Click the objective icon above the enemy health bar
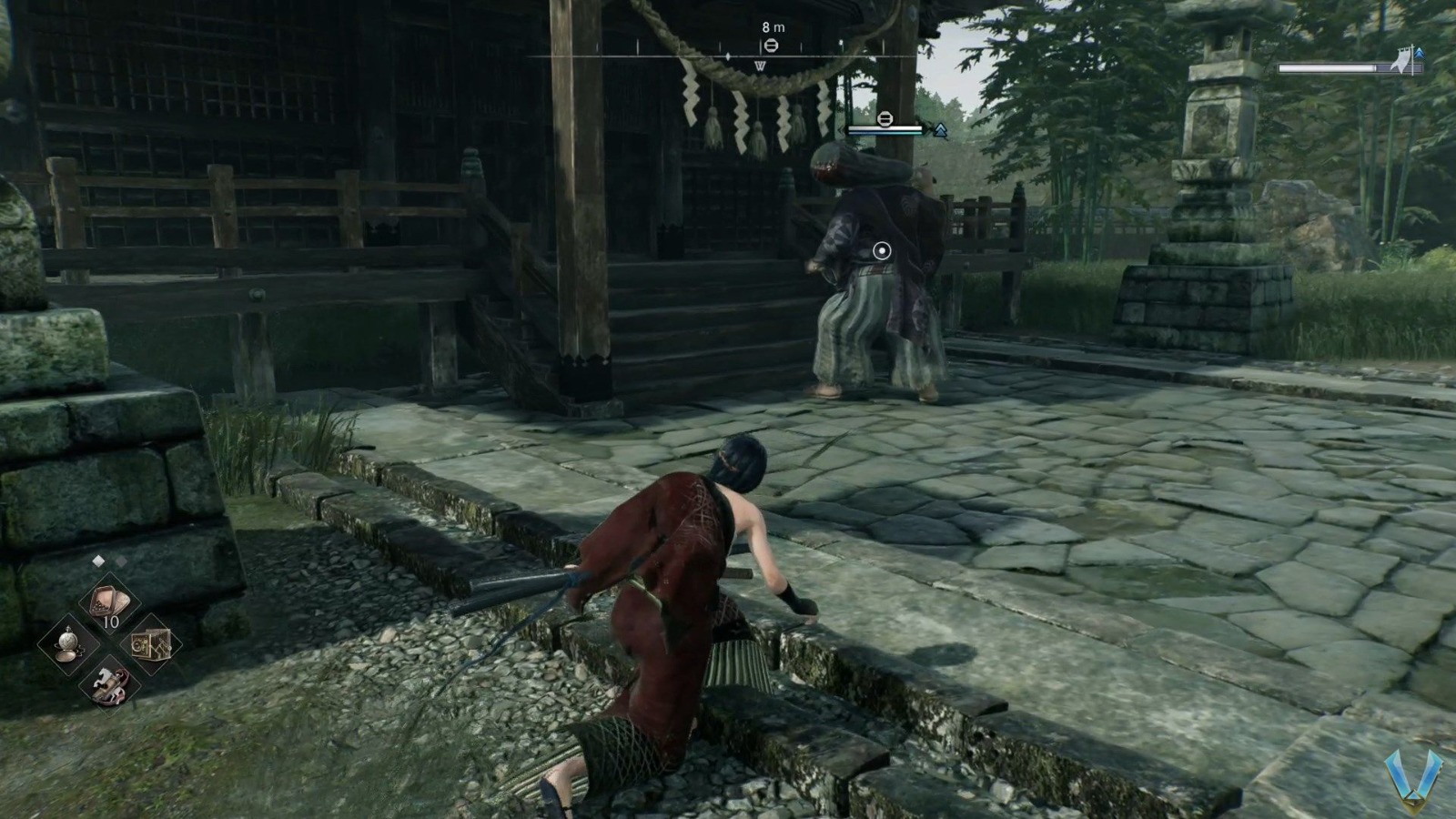Image resolution: width=1456 pixels, height=819 pixels. point(885,118)
